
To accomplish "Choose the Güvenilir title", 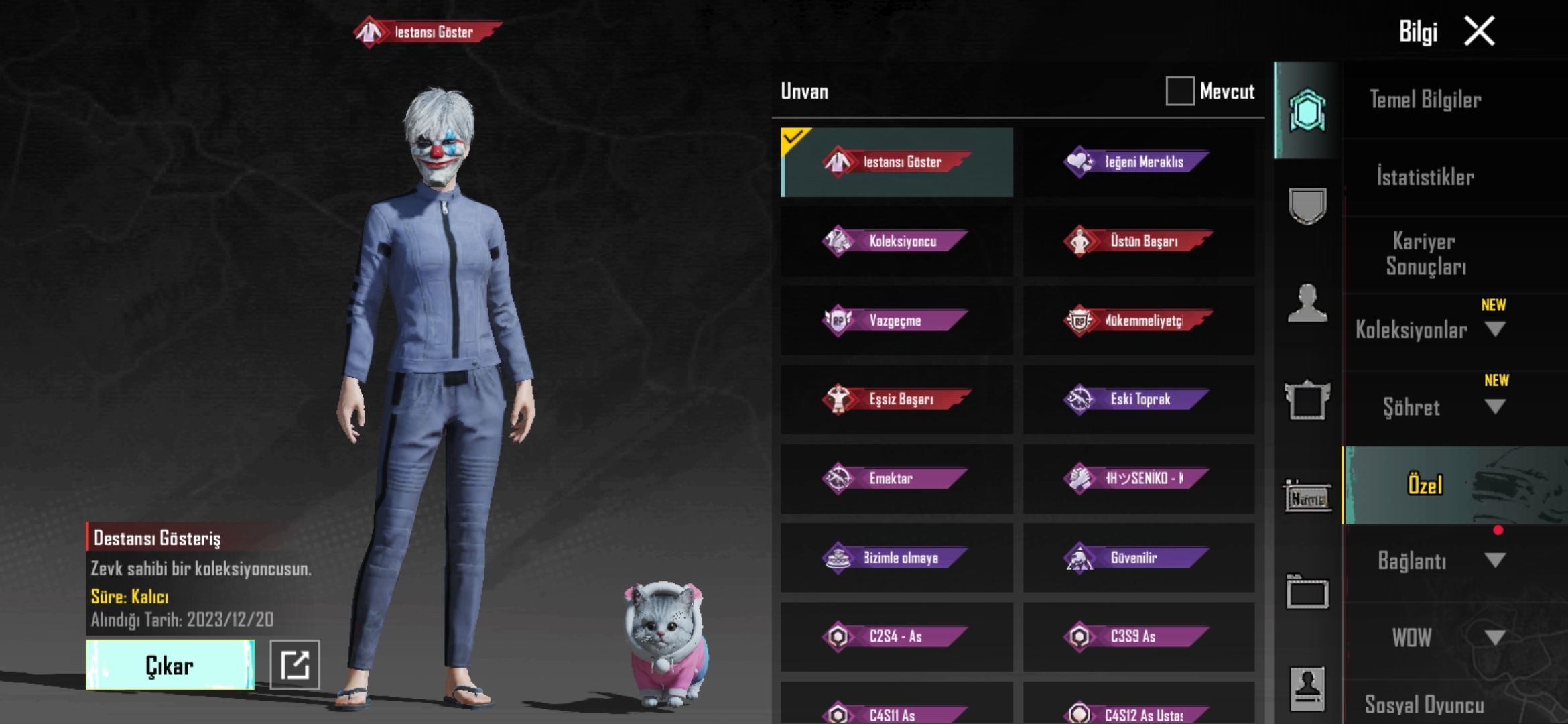I will point(1138,558).
